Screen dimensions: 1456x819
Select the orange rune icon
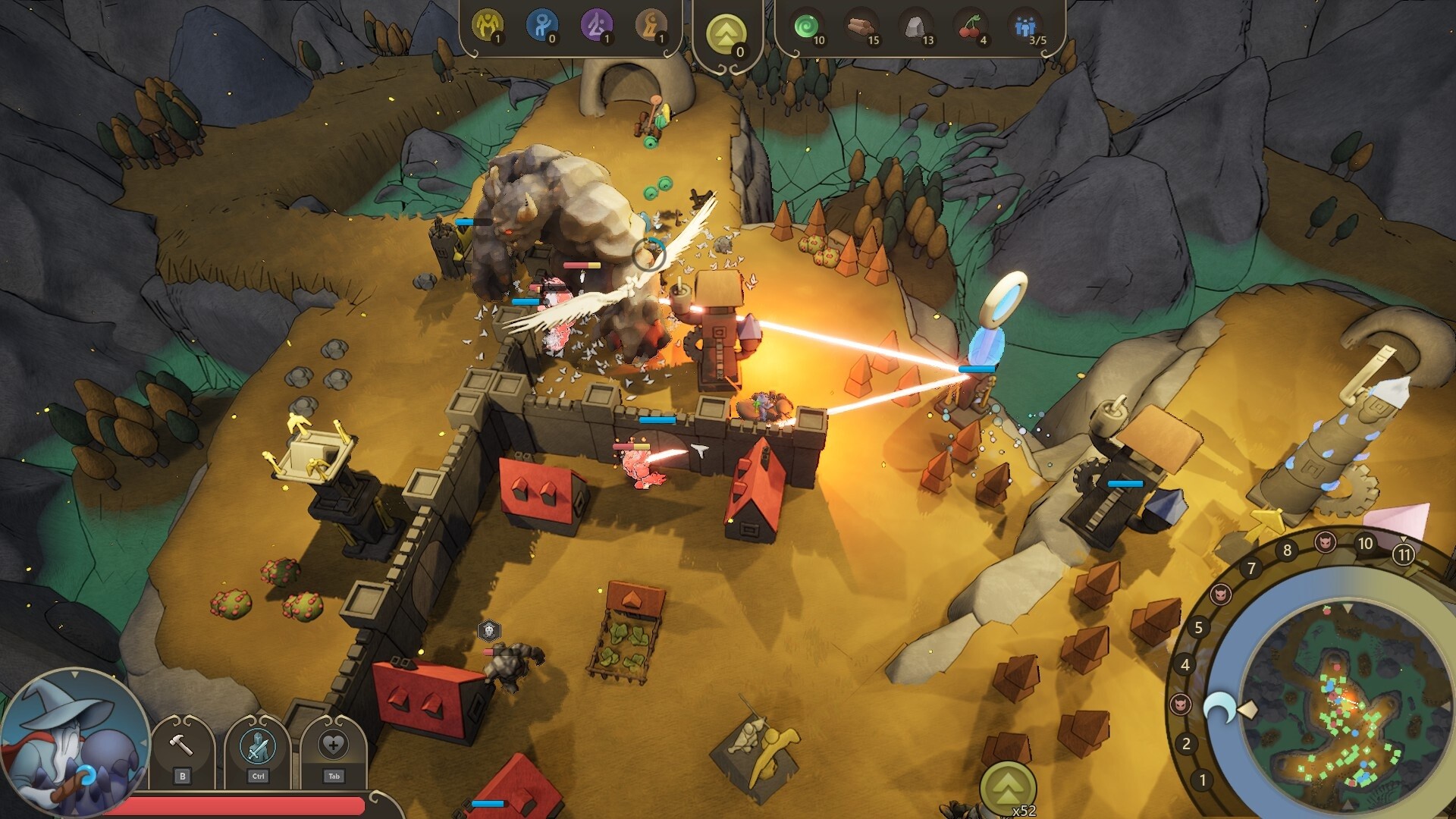click(651, 26)
